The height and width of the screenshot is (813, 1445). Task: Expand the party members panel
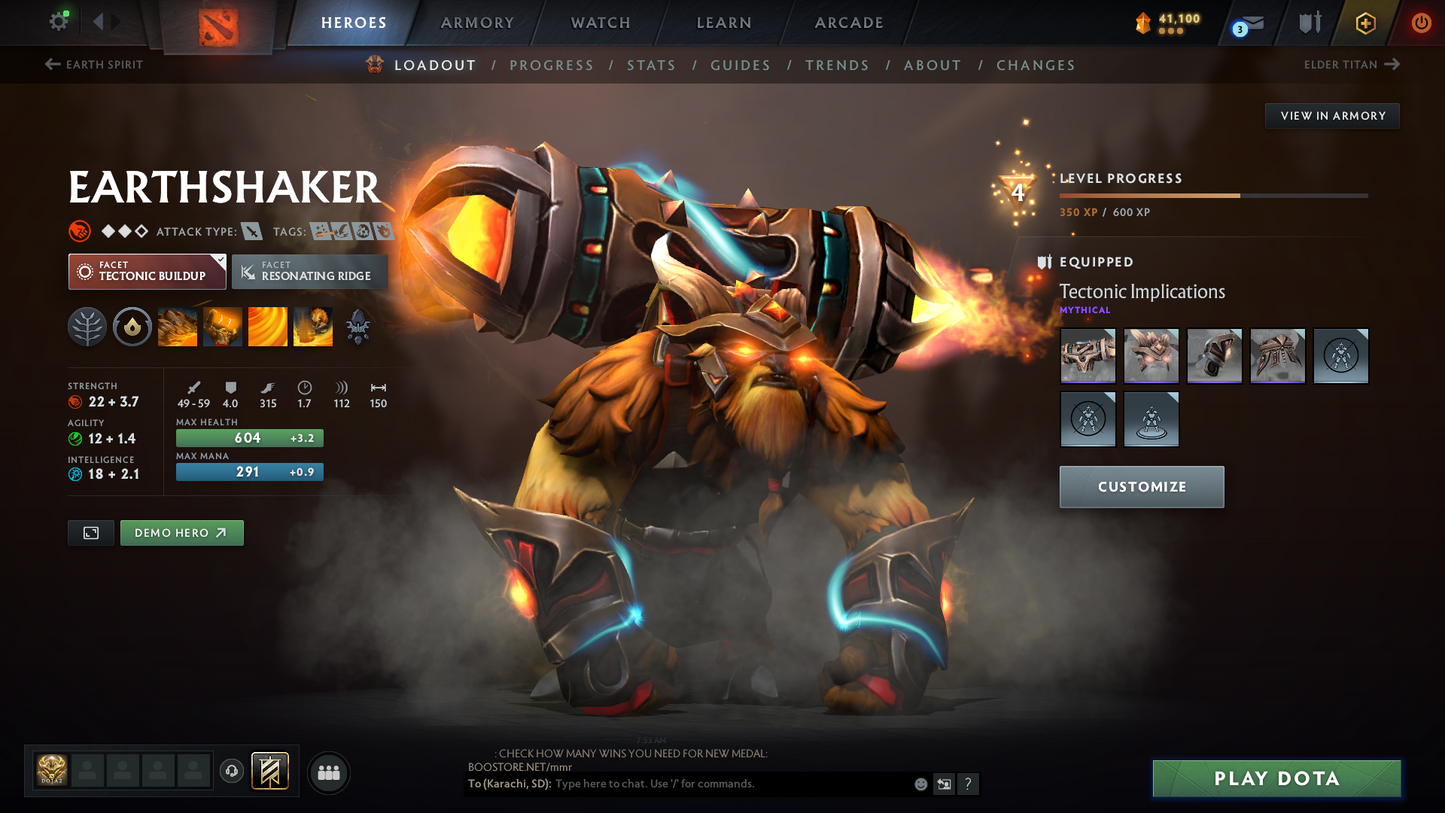click(328, 771)
